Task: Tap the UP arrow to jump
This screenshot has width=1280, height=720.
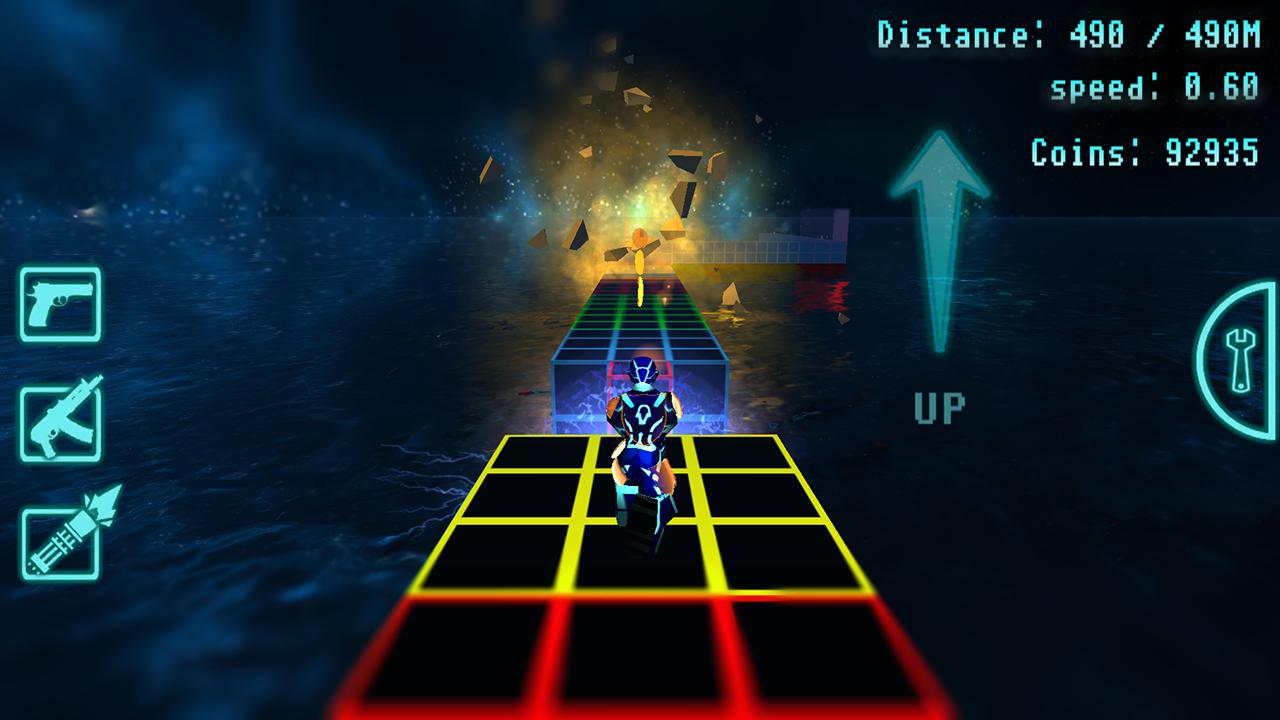Action: (x=938, y=240)
